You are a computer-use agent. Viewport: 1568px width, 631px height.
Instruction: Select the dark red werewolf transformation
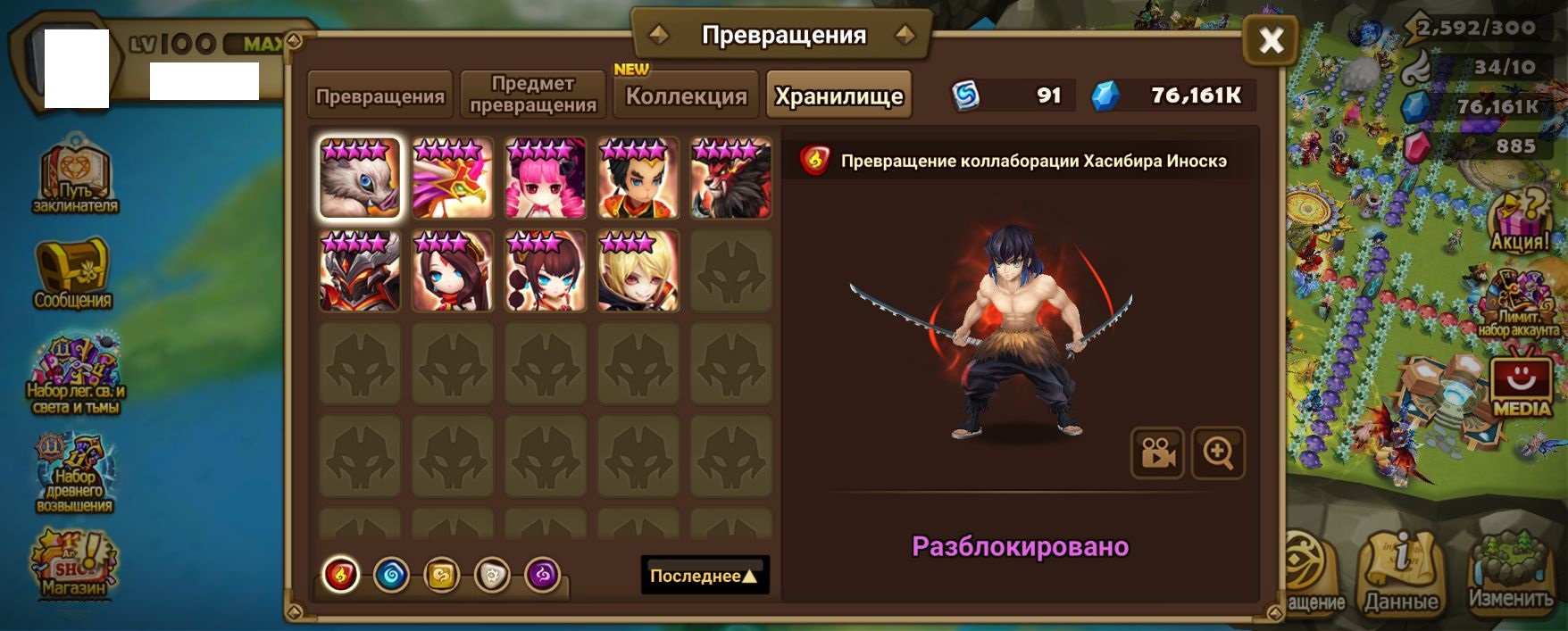tap(730, 179)
